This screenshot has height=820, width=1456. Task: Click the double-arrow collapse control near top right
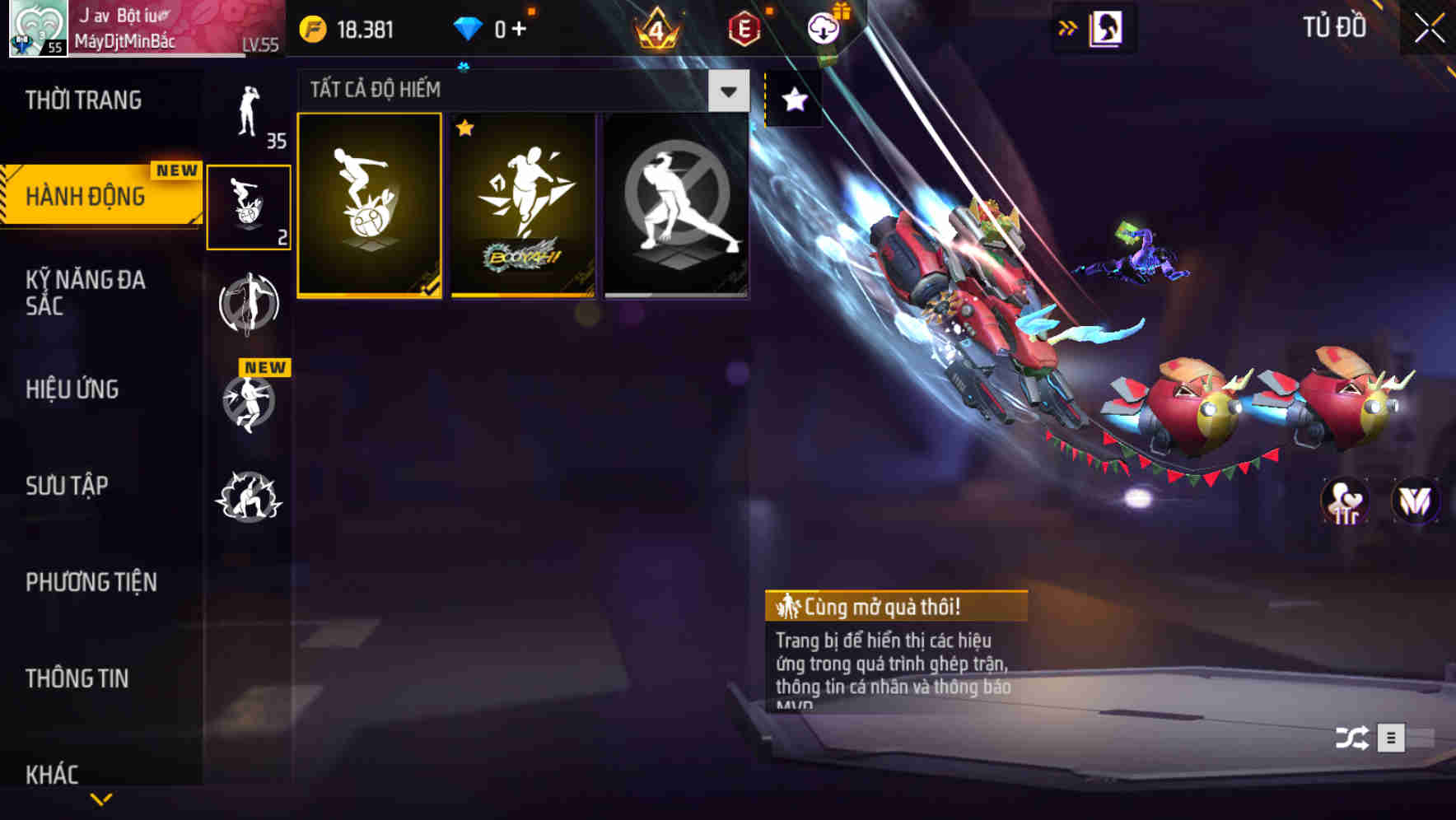click(x=1068, y=26)
